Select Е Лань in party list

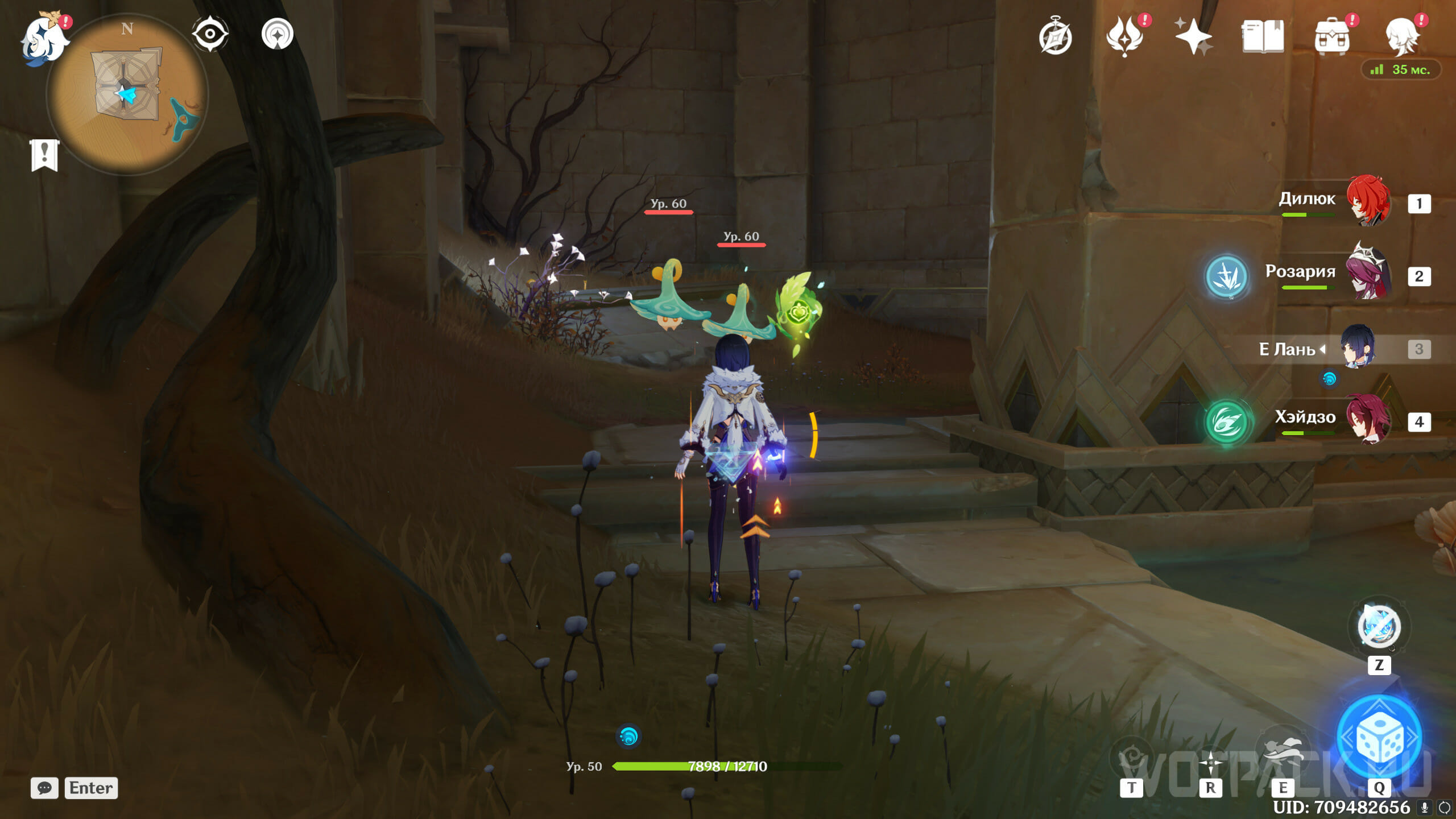1358,347
